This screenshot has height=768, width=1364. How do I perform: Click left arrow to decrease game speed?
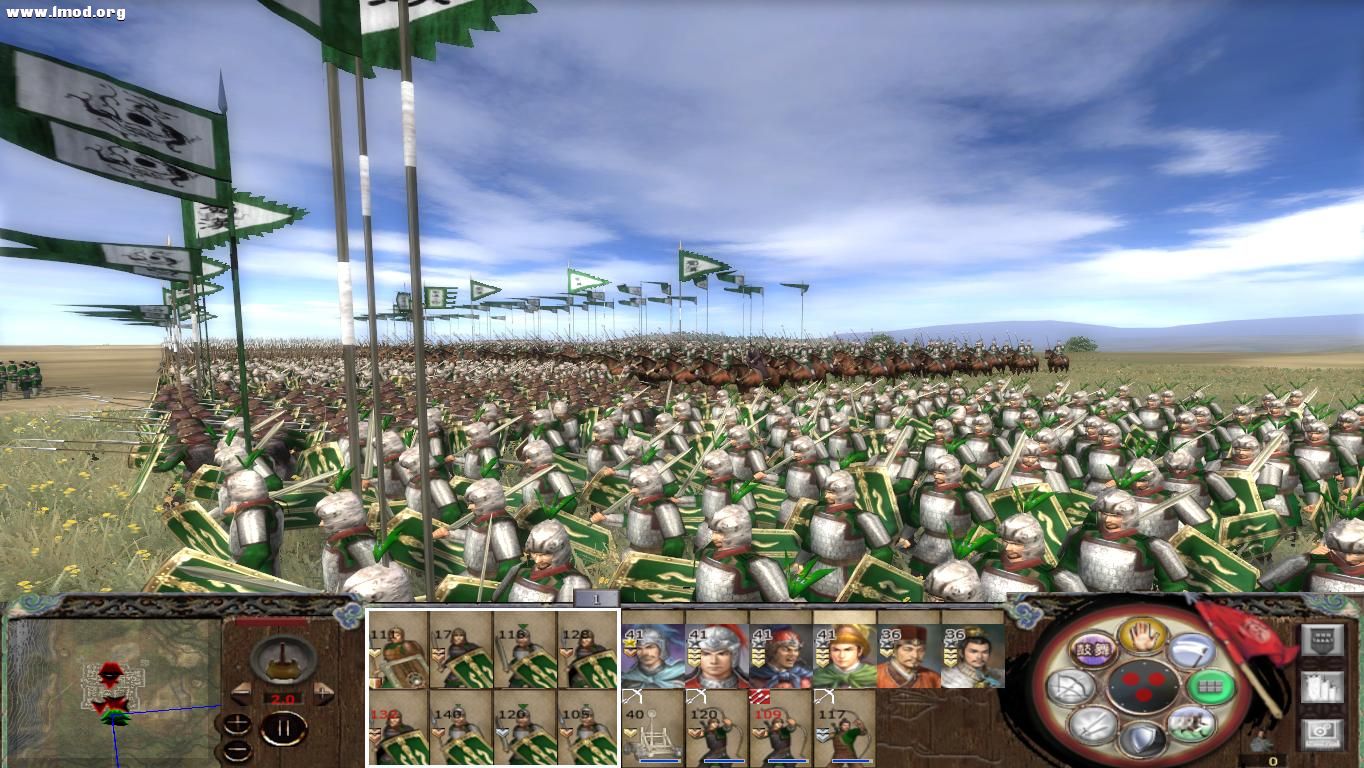tap(240, 694)
